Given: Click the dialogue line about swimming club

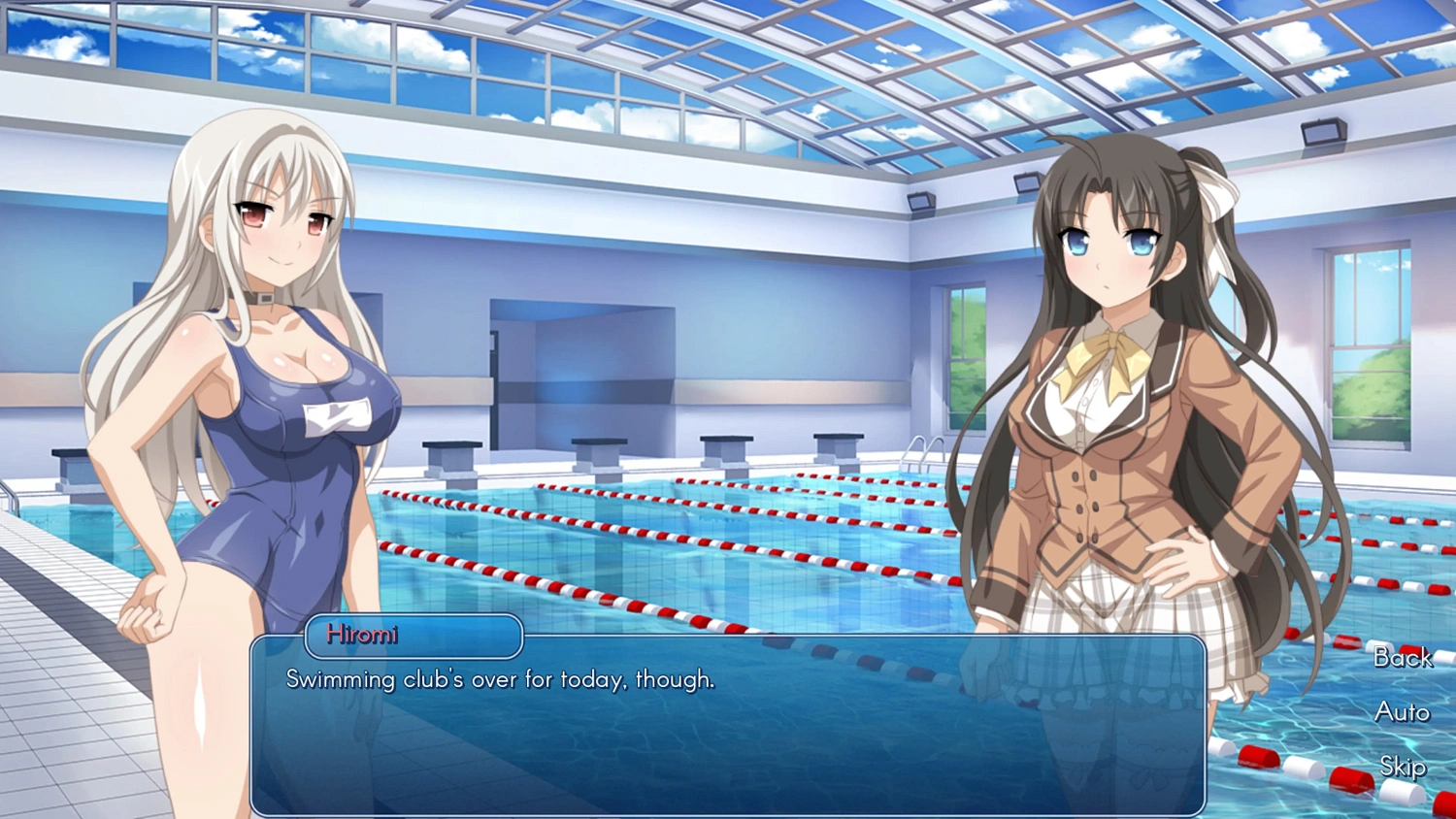Looking at the screenshot, I should (x=498, y=680).
